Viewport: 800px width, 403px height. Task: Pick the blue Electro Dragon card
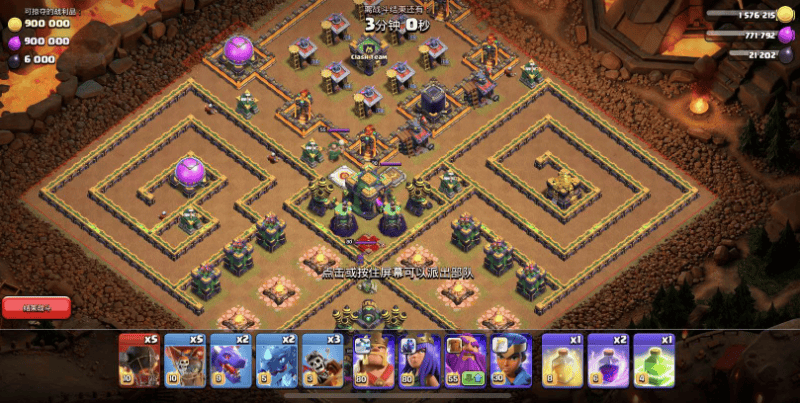coord(276,359)
